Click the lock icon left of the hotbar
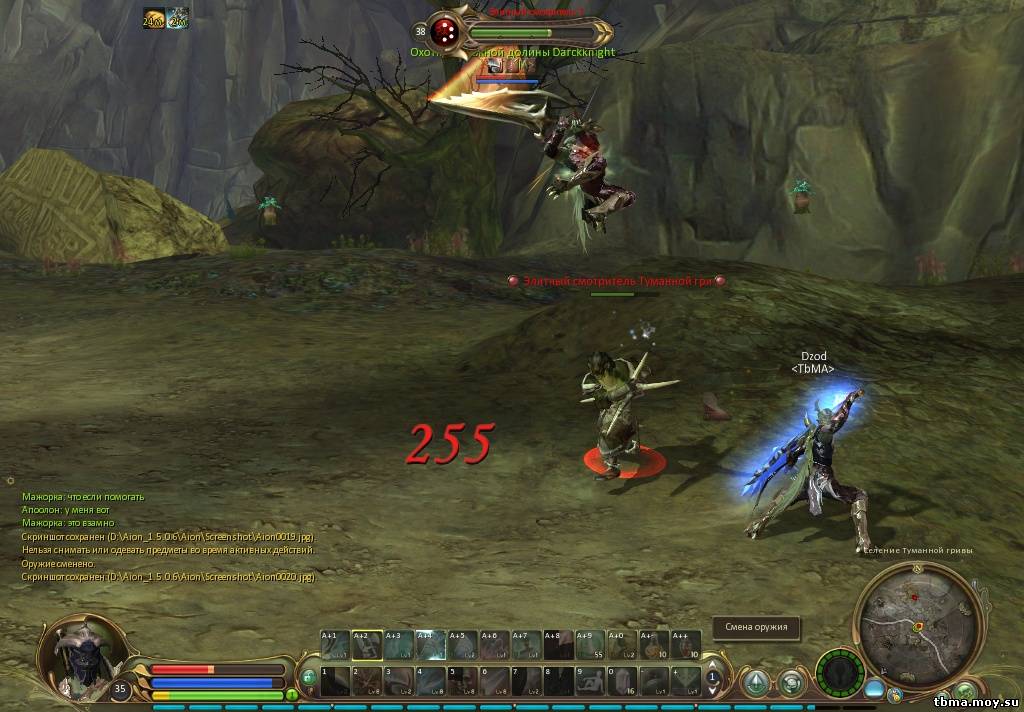Viewport: 1024px width, 712px height. 309,678
